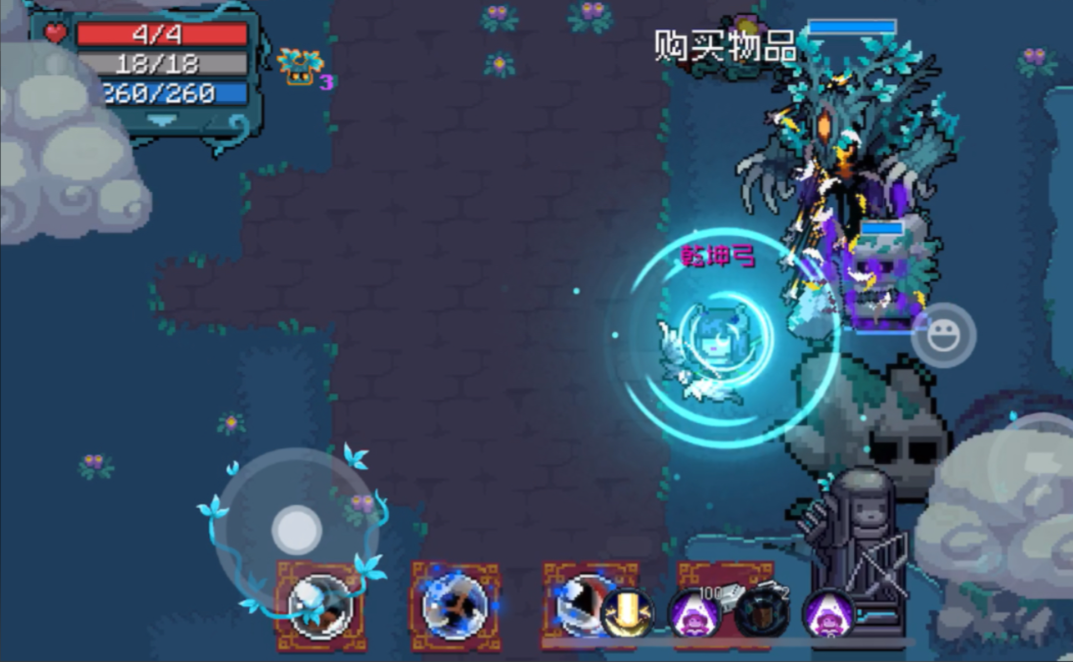Pick the white orb slot wrapped in vines
This screenshot has width=1073, height=662.
[321, 605]
